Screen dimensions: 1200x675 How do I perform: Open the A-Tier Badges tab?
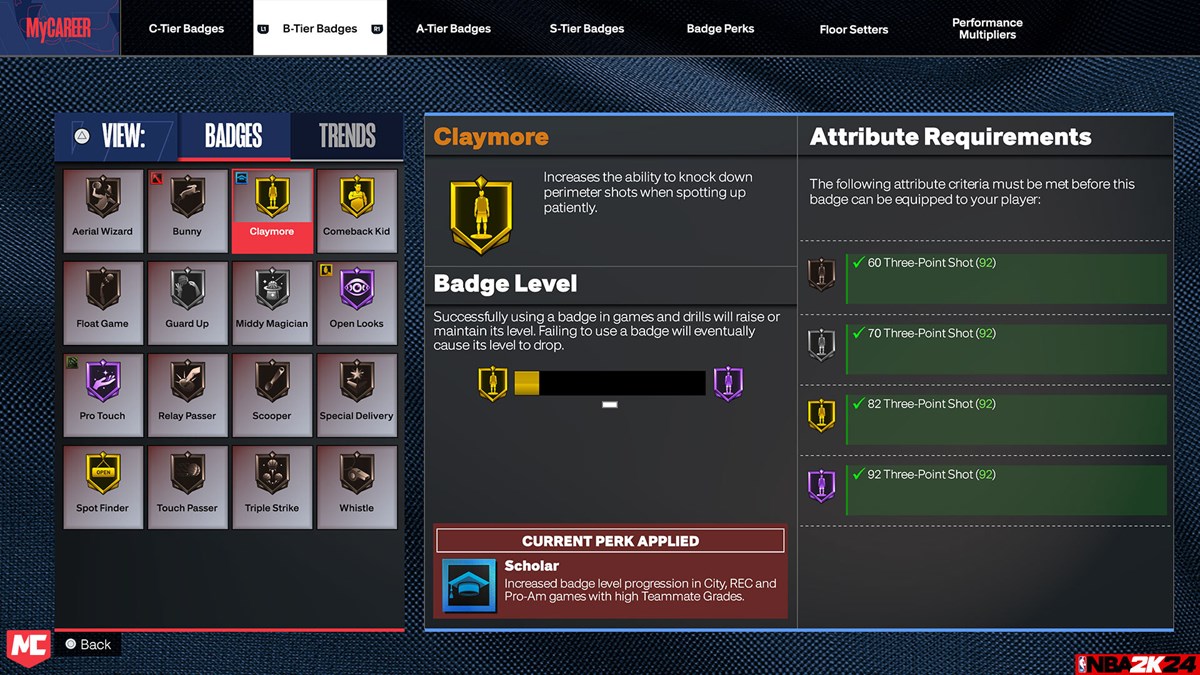[x=453, y=28]
